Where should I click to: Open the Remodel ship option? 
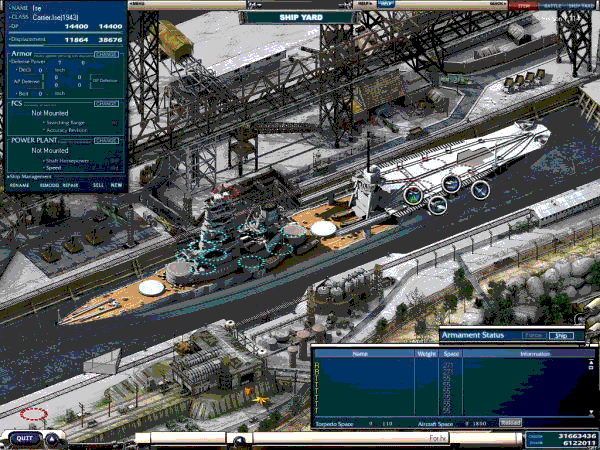coord(48,185)
